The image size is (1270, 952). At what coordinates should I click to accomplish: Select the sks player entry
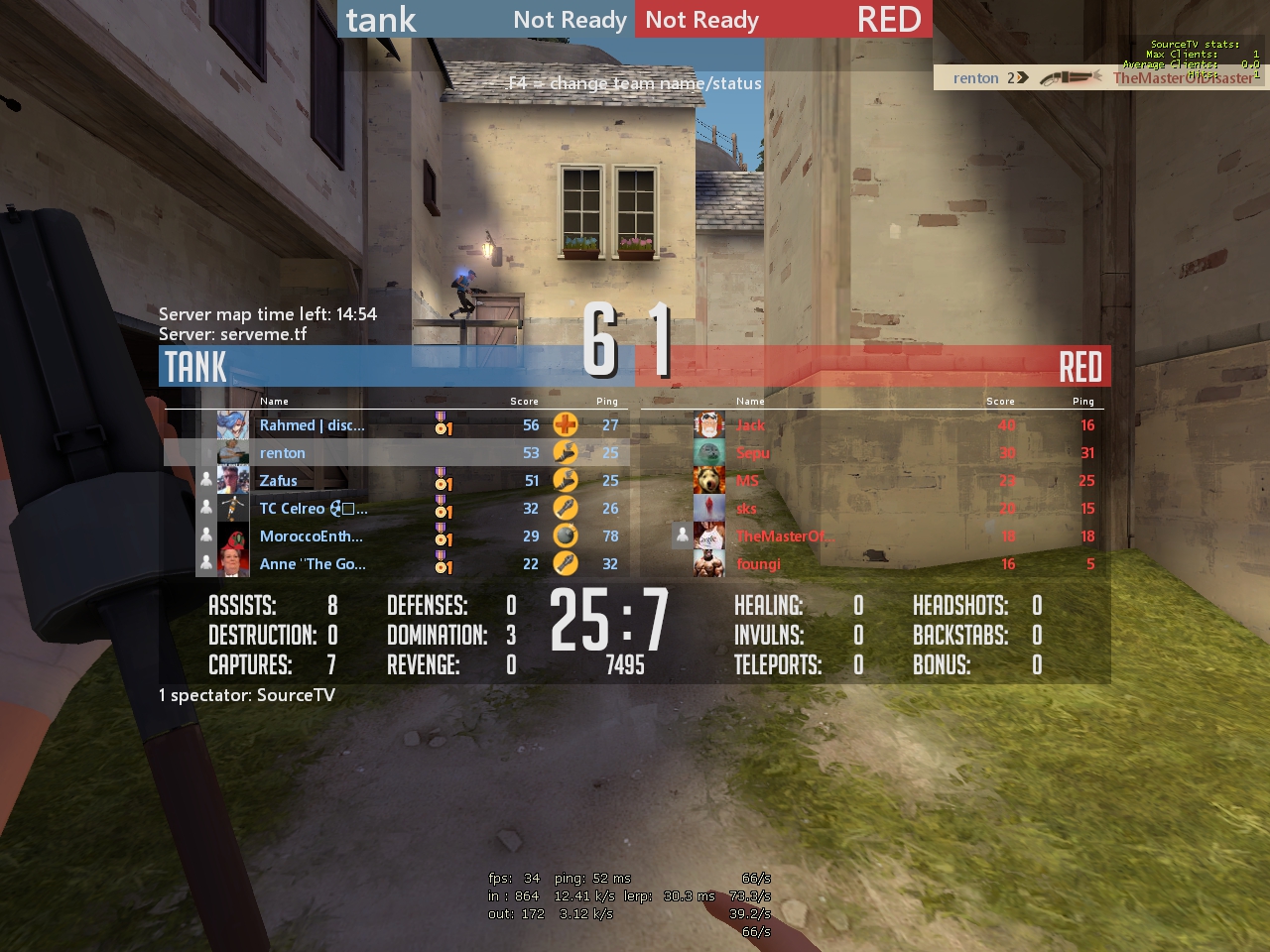click(x=747, y=509)
